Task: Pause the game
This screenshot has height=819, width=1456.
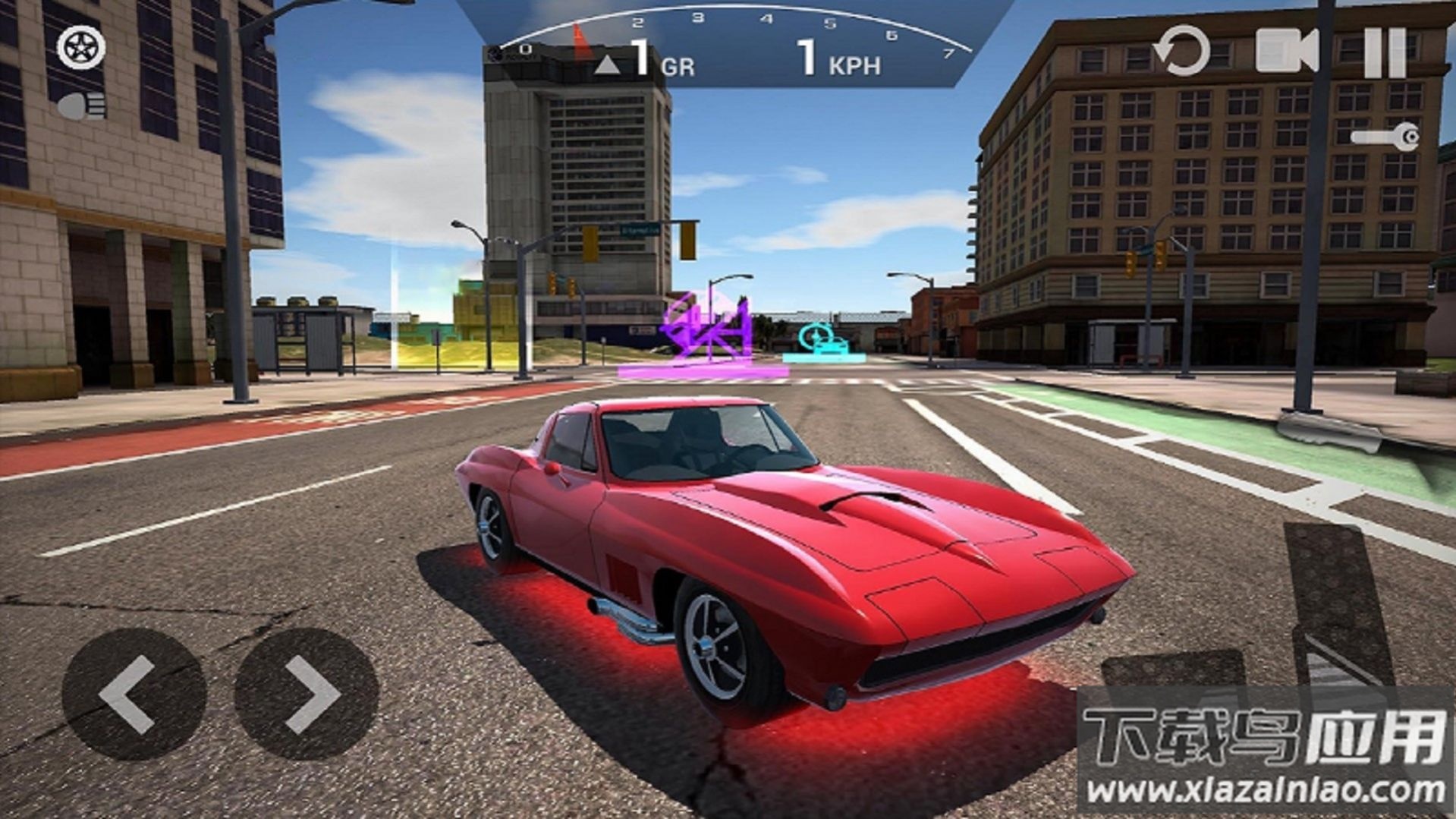Action: point(1385,52)
